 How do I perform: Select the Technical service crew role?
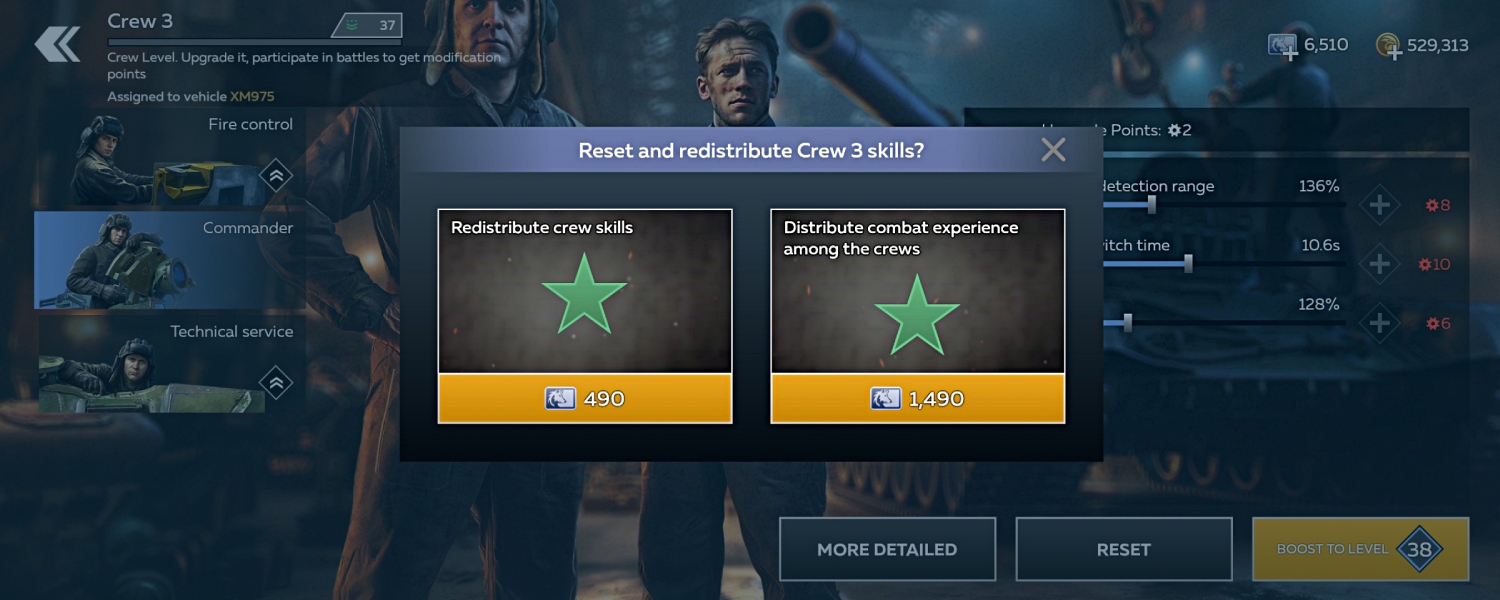(170, 363)
